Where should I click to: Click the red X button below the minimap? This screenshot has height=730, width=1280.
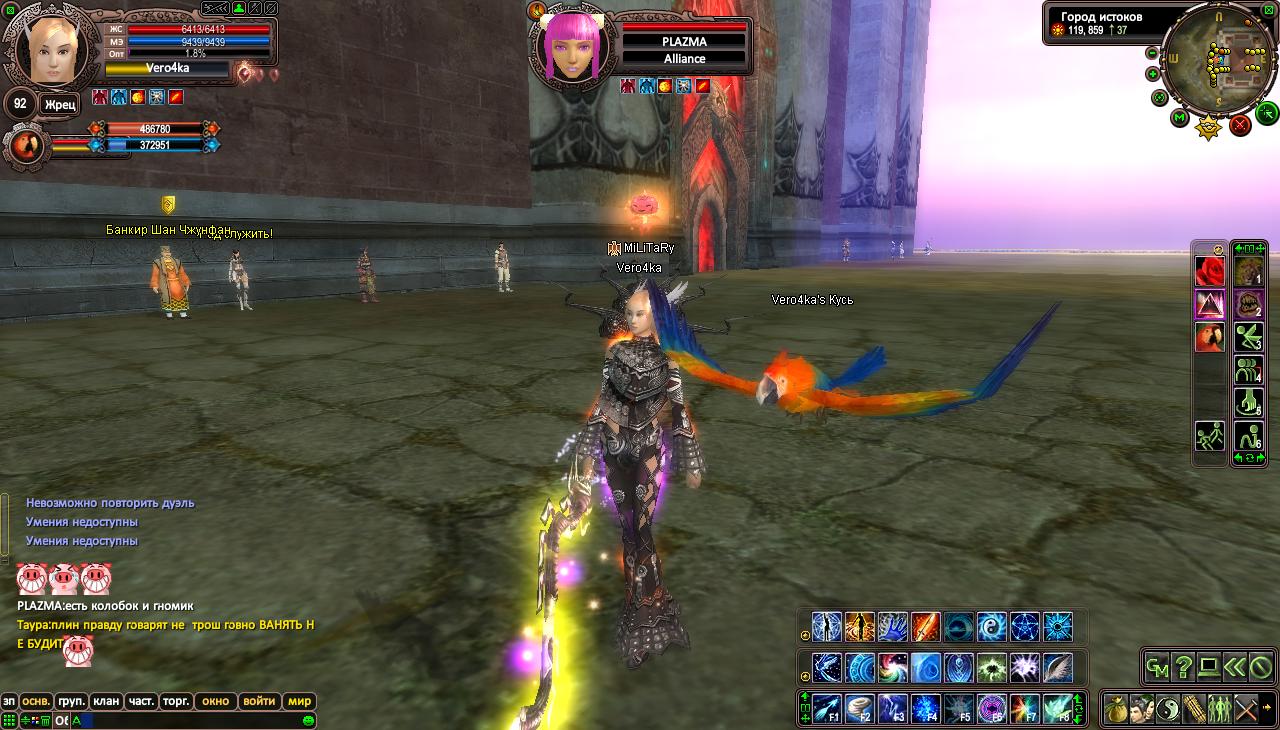(x=1240, y=124)
